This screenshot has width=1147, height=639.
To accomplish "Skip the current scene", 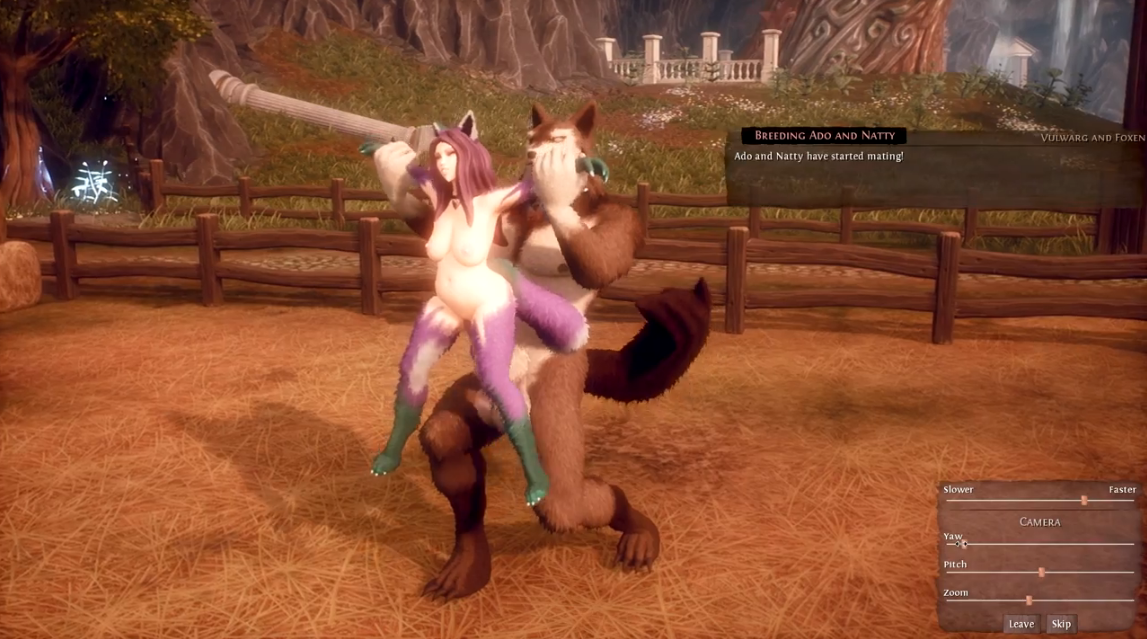I will tap(1061, 624).
